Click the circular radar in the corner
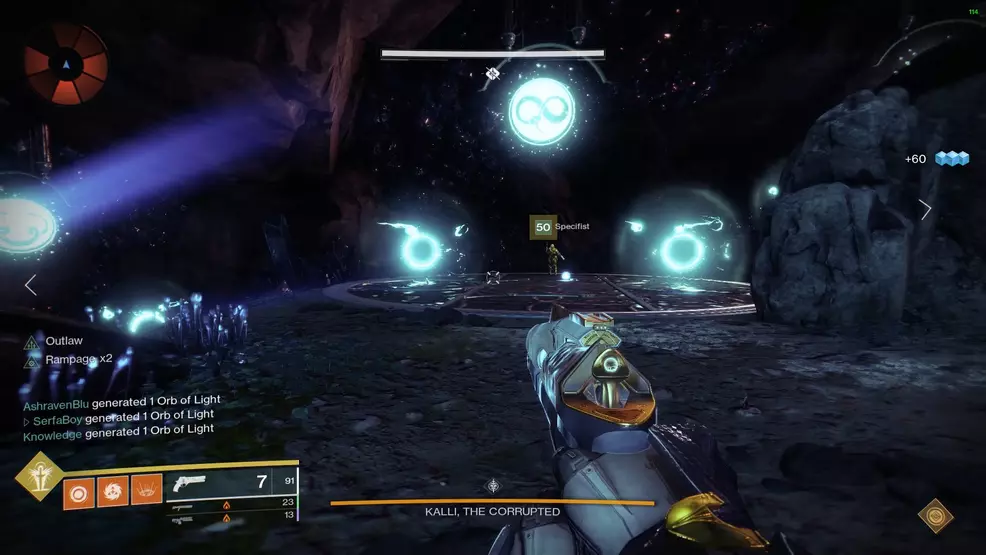This screenshot has height=555, width=986. [66, 65]
